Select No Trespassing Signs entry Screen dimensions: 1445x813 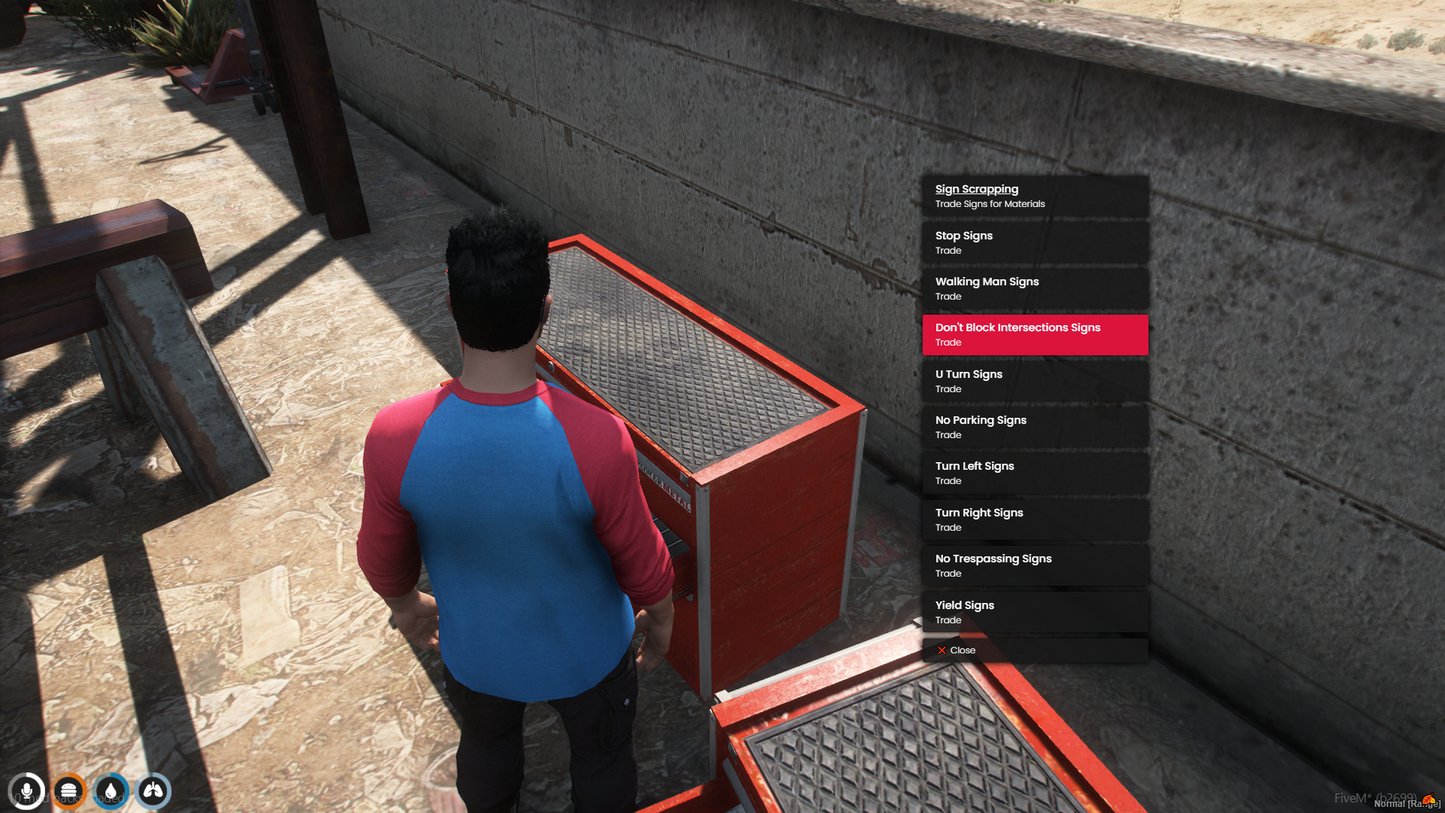[1034, 565]
